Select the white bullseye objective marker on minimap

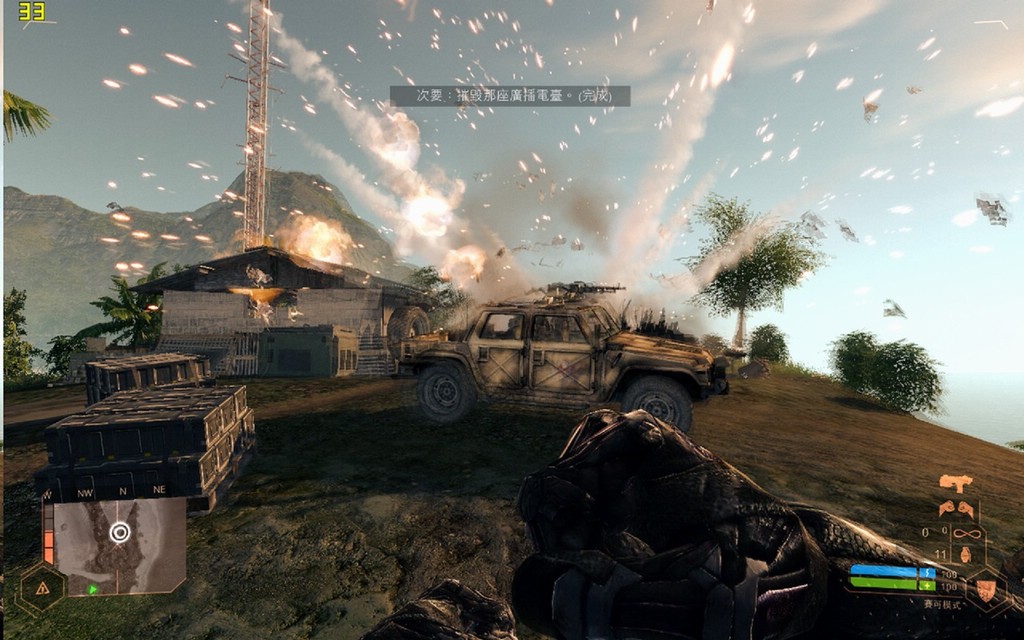[x=120, y=533]
